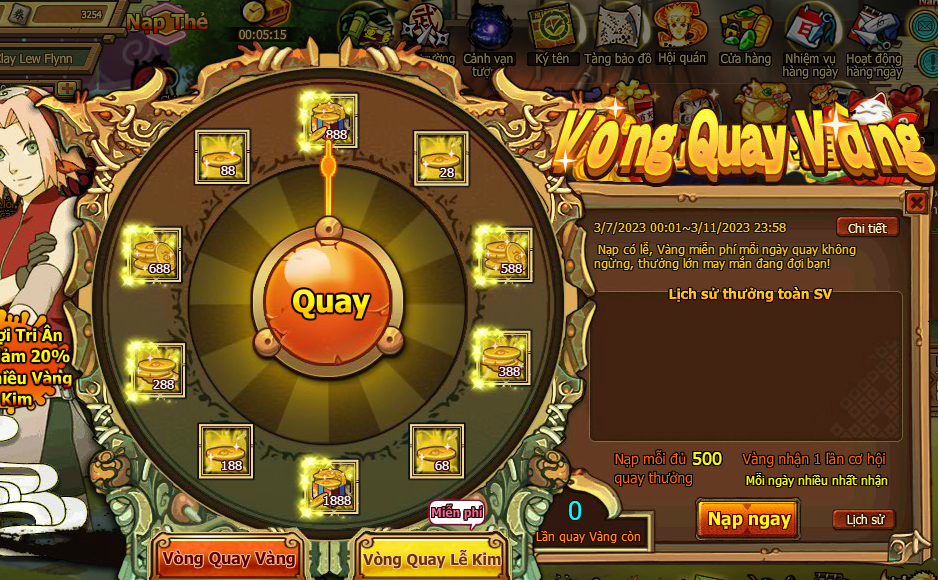Select the 888 gold prize slot

pos(332,120)
